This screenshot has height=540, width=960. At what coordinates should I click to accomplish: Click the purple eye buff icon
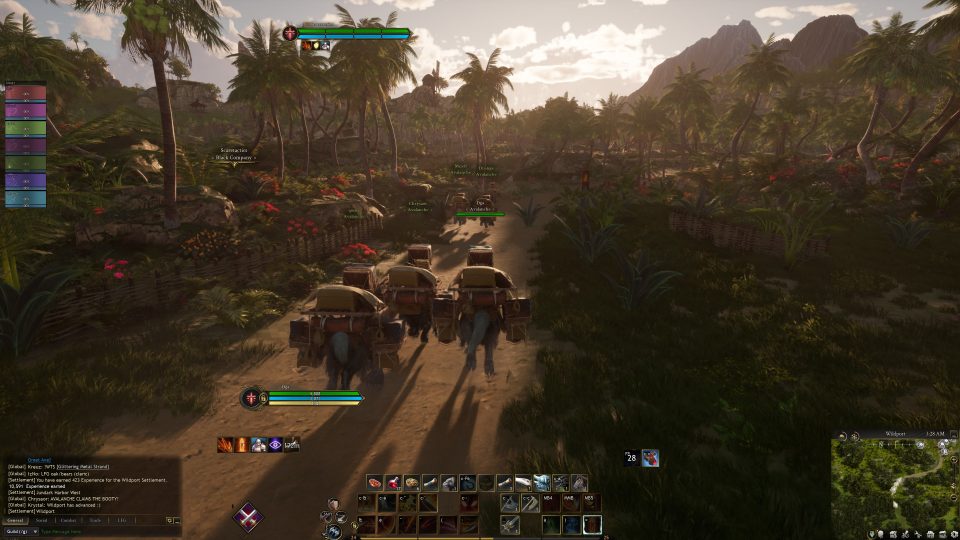(274, 445)
